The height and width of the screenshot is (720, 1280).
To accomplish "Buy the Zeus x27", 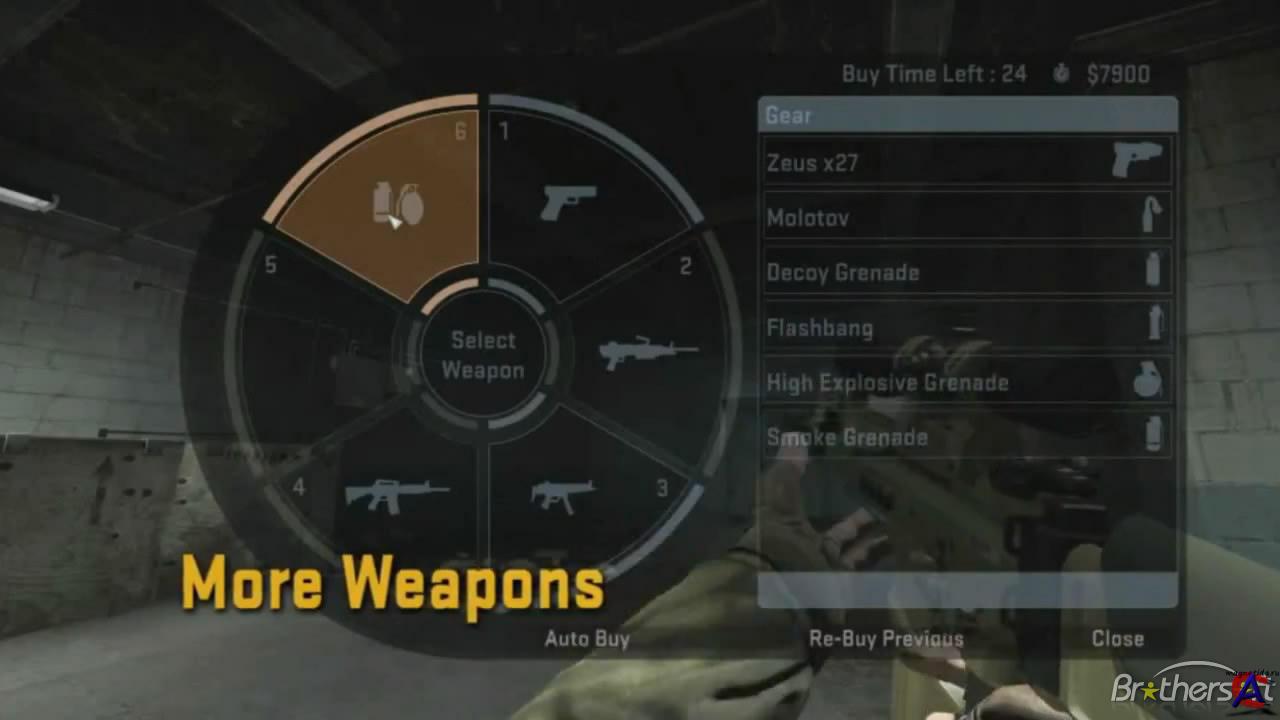I will pyautogui.click(x=966, y=162).
